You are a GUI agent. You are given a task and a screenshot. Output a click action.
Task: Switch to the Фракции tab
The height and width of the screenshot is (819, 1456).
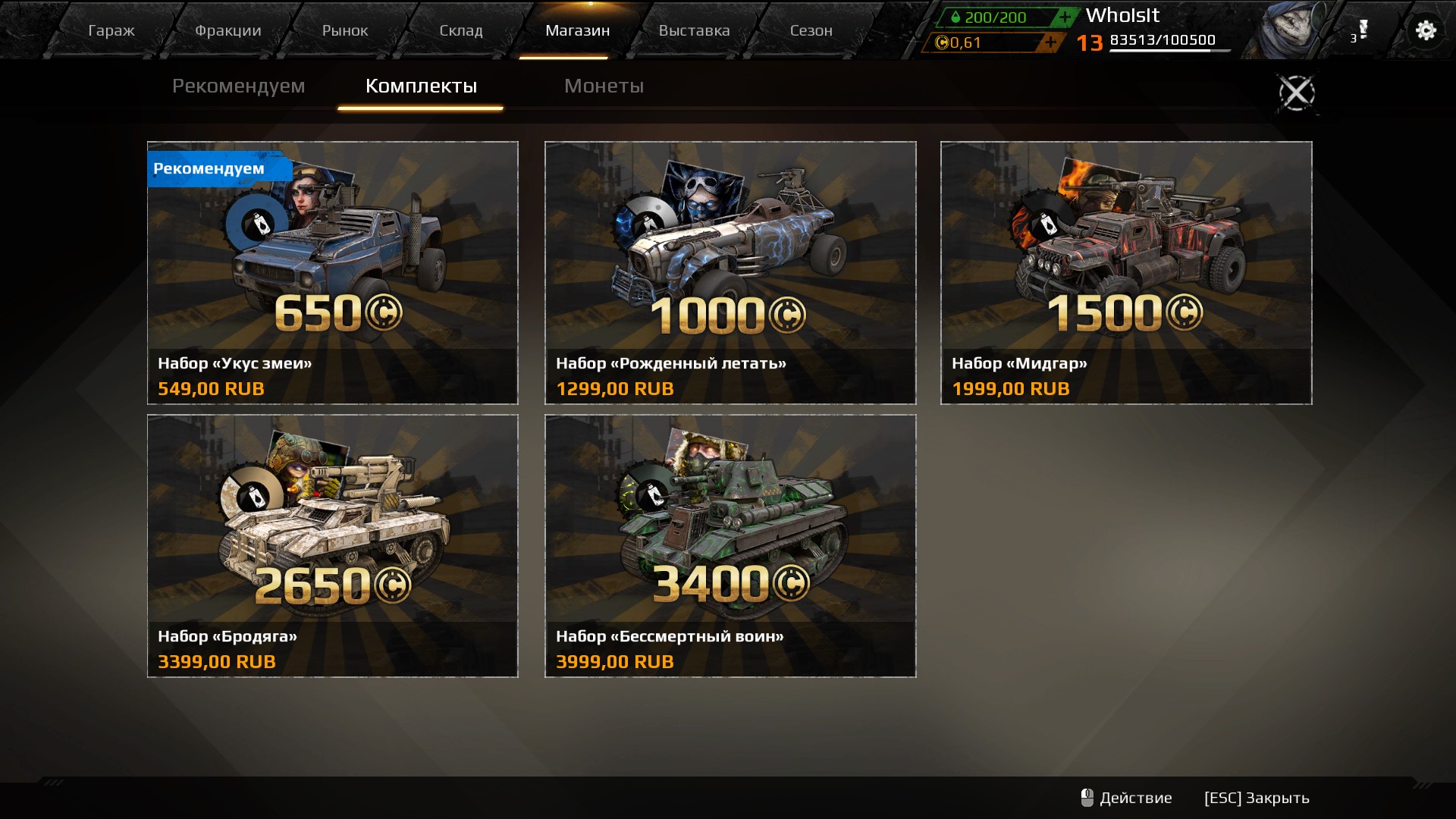(x=228, y=31)
